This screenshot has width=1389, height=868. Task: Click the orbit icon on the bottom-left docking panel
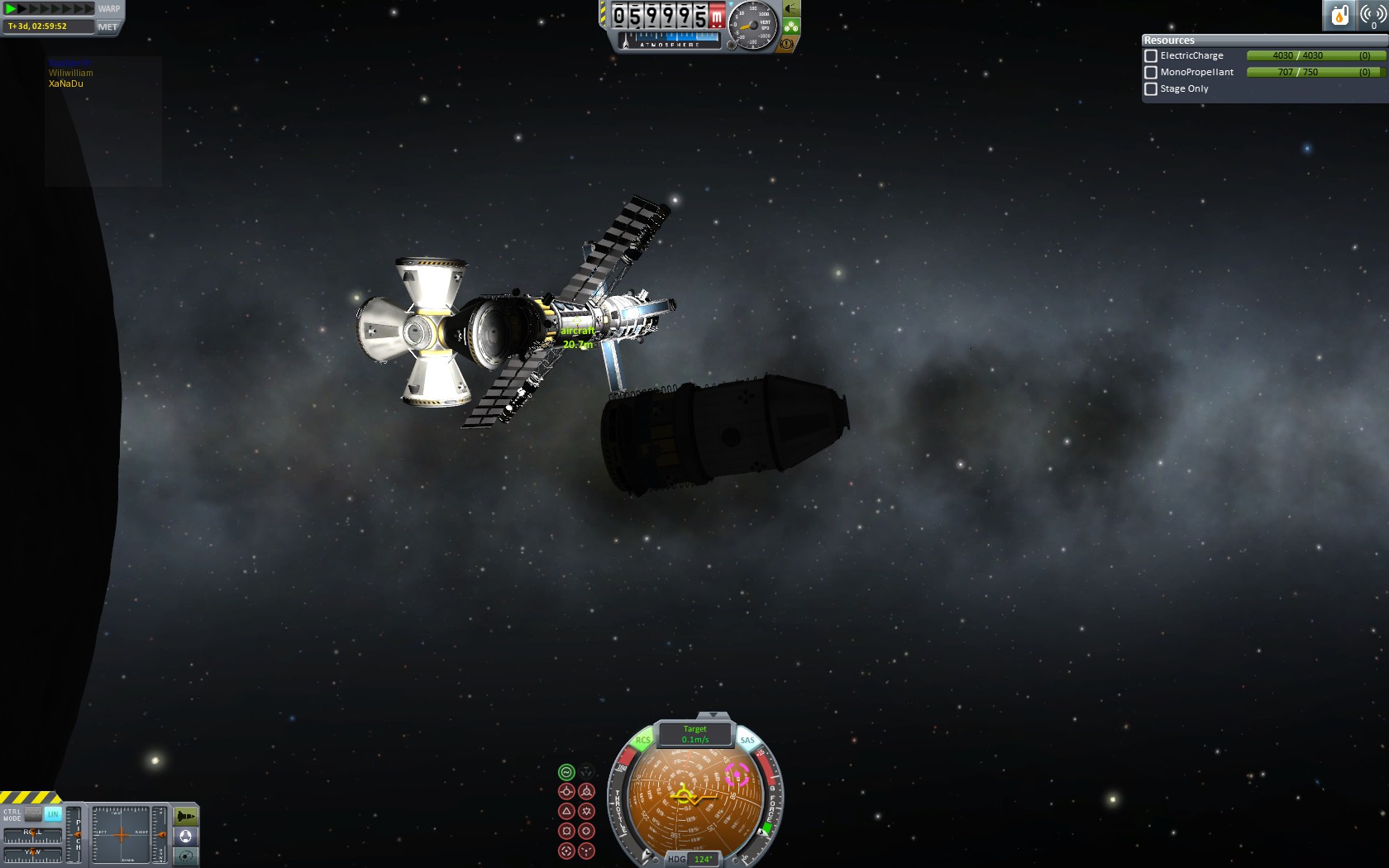pos(185,856)
